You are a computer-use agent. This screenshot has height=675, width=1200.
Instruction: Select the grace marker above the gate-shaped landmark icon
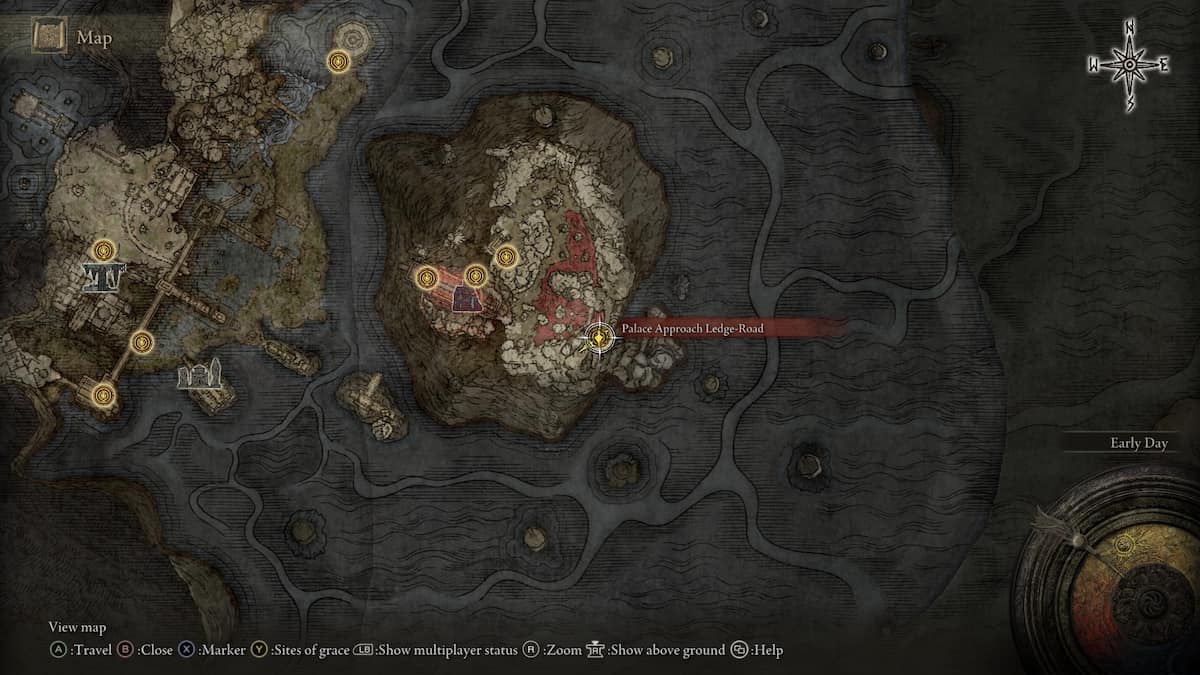point(102,250)
